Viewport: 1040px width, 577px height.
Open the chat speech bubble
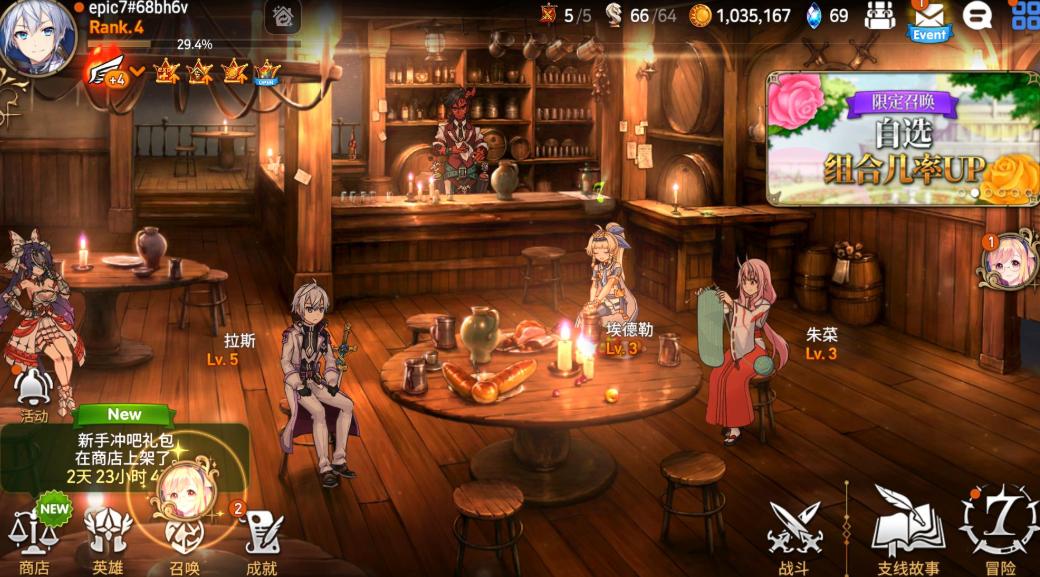[x=977, y=16]
